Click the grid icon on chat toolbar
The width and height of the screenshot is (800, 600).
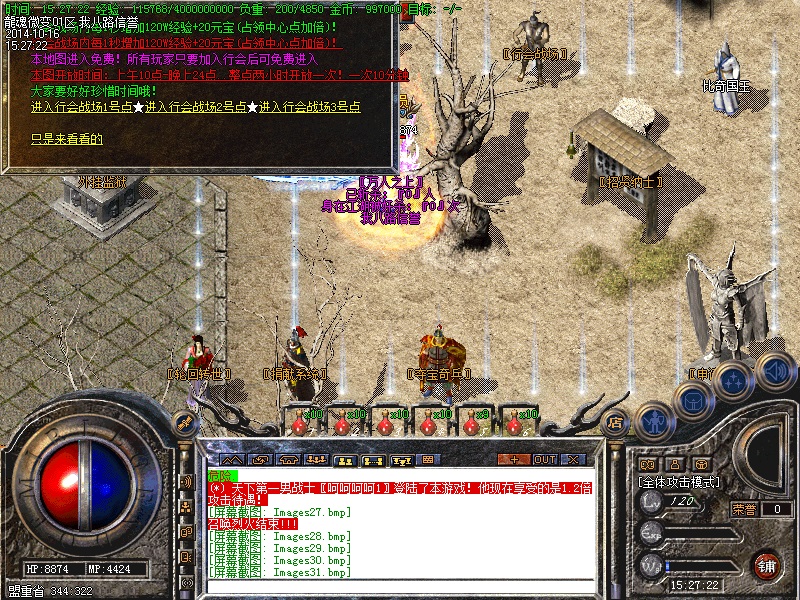pos(428,460)
